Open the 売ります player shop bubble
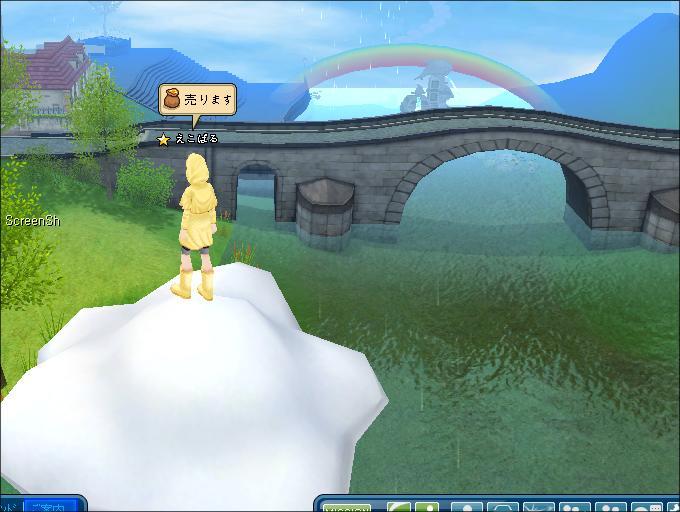 [197, 100]
